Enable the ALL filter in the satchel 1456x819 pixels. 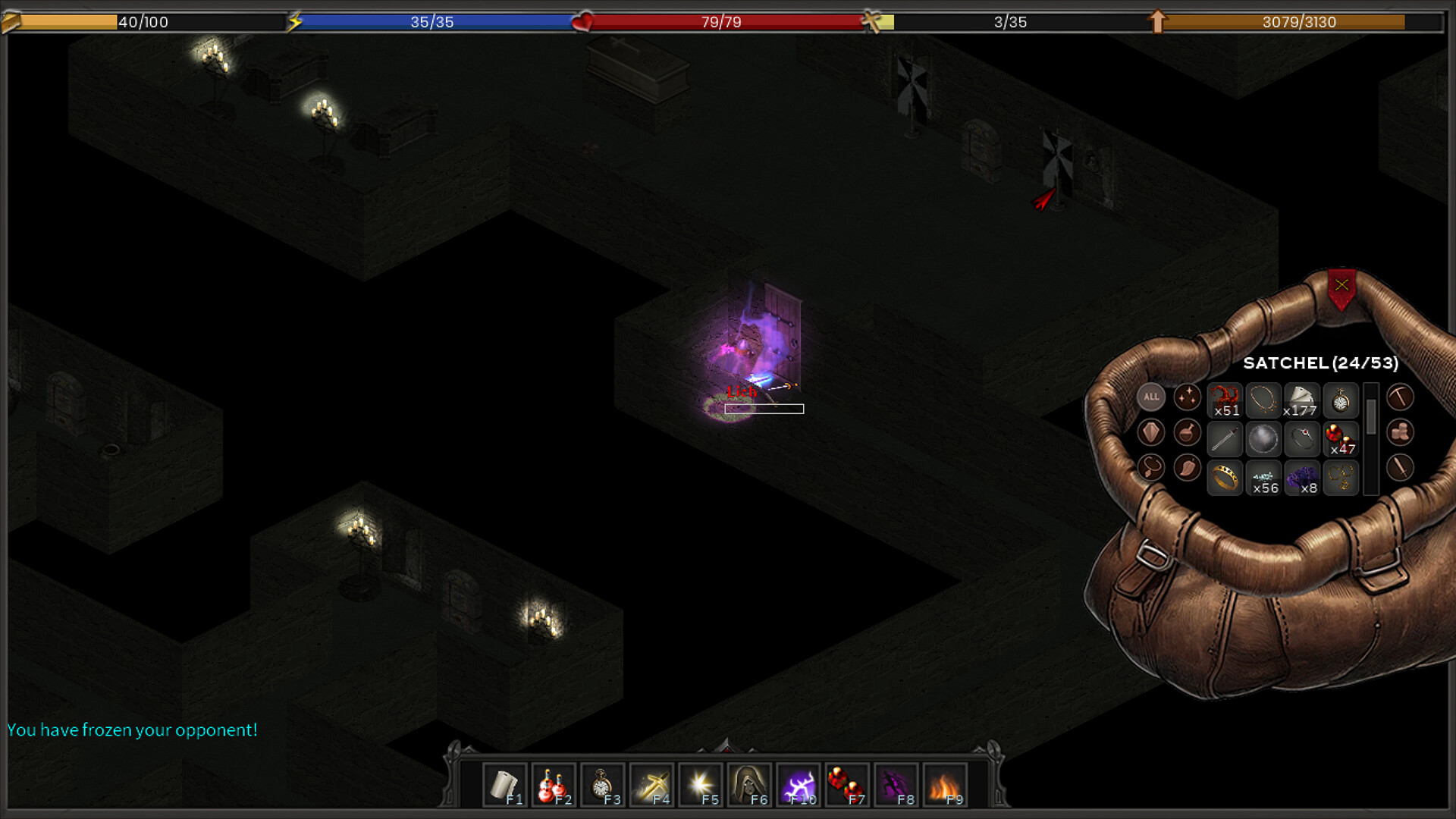1150,397
